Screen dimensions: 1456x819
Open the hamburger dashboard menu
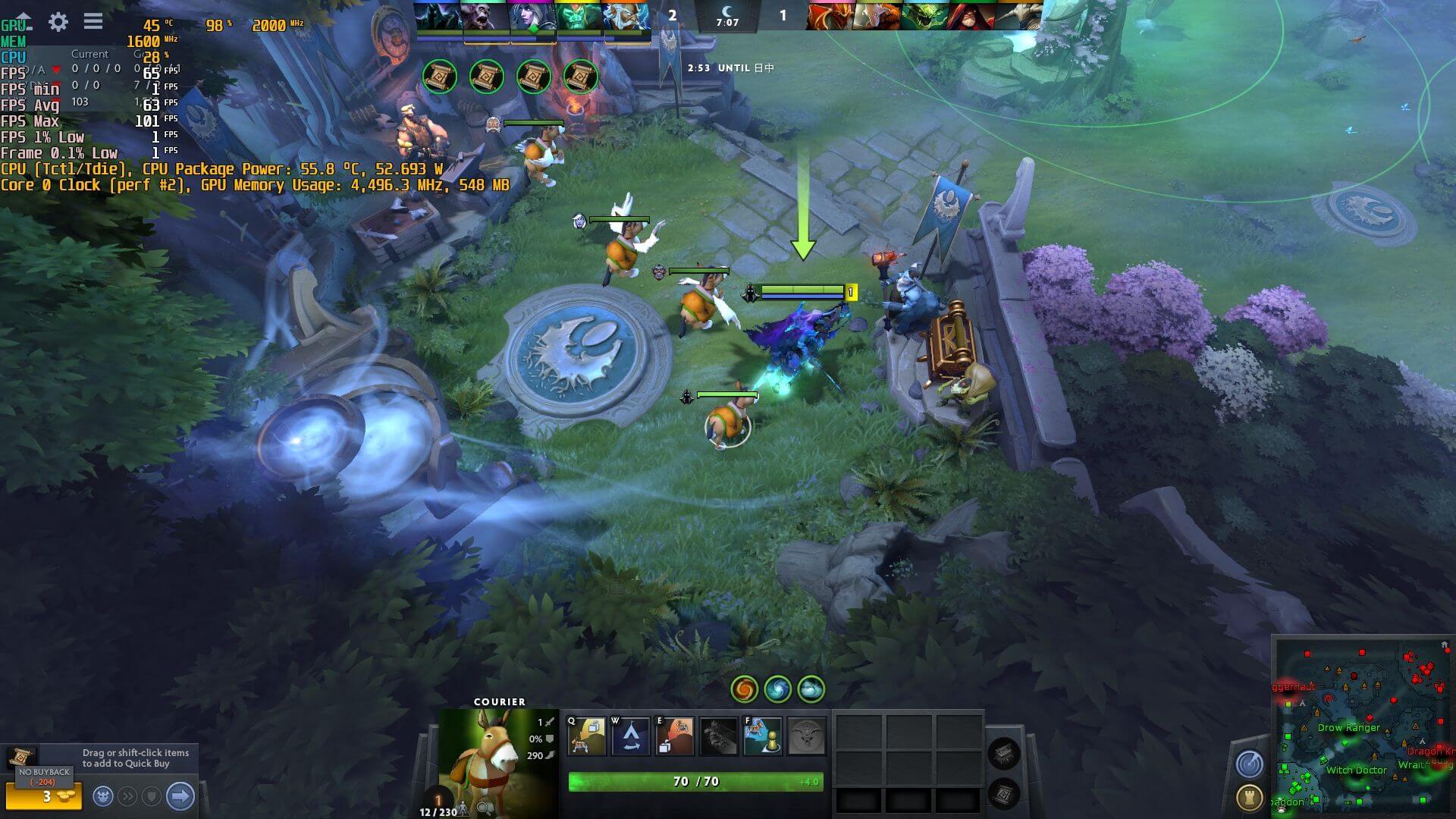(x=93, y=21)
